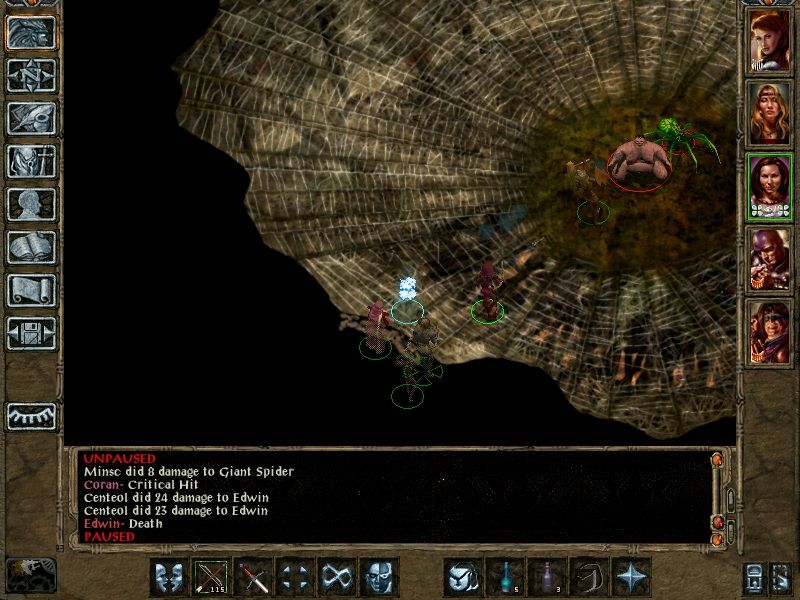
Task: Open options via the floppy disk button
Action: pyautogui.click(x=31, y=332)
